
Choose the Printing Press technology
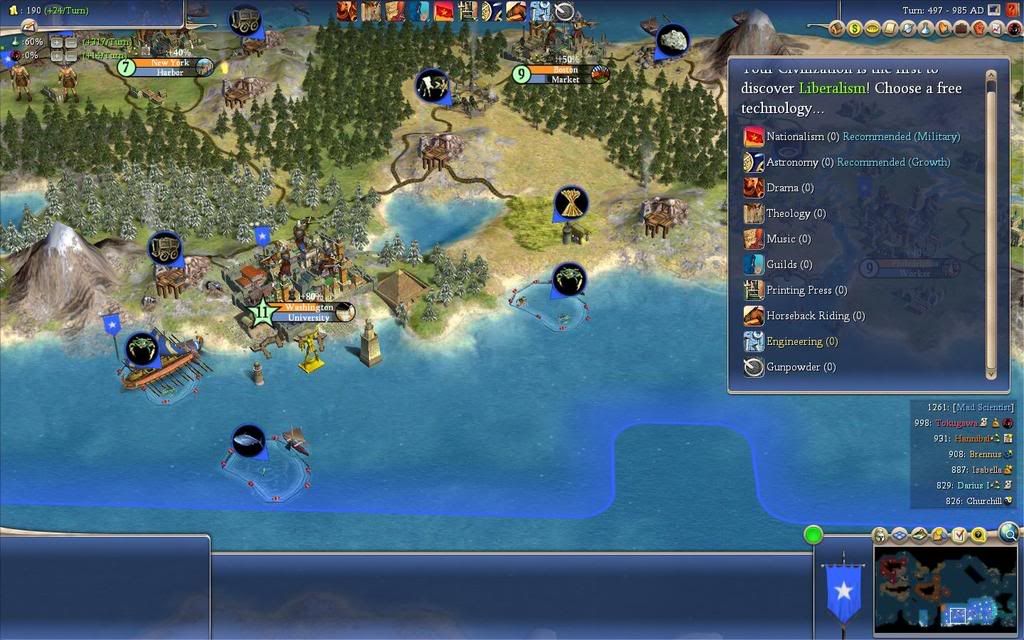[x=799, y=290]
